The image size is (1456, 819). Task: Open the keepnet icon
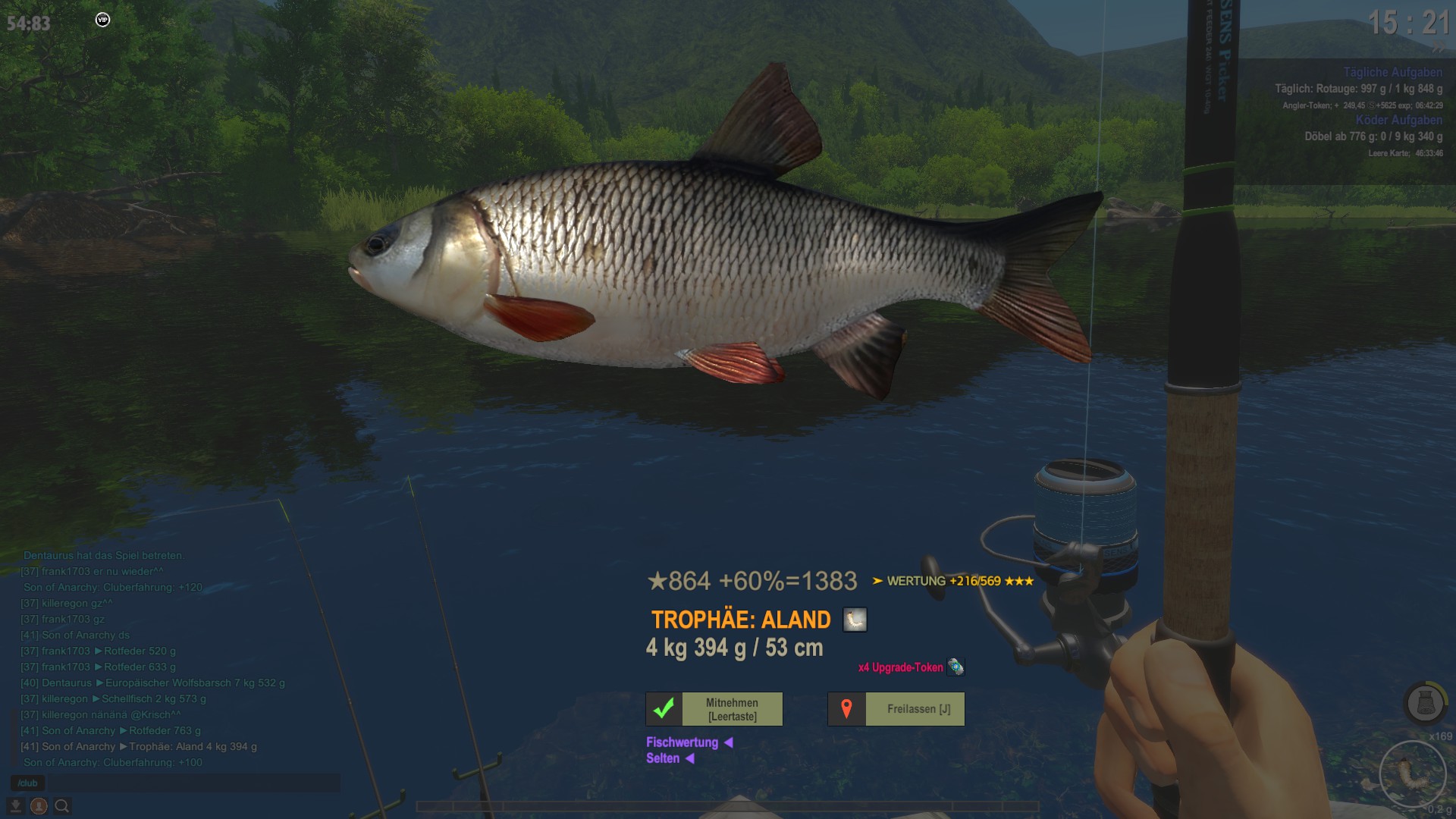pos(1425,703)
